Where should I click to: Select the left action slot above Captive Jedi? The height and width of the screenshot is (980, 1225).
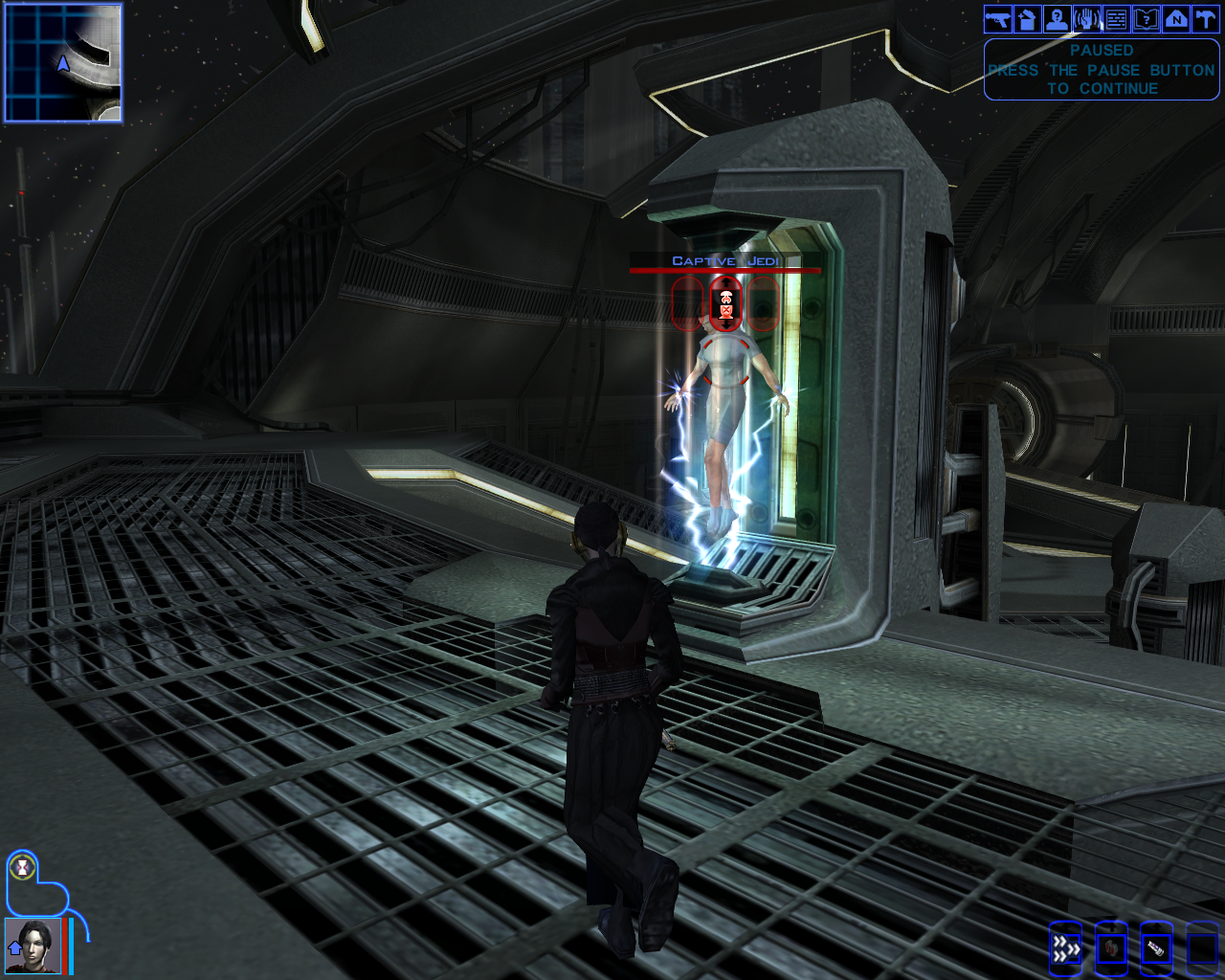(687, 304)
